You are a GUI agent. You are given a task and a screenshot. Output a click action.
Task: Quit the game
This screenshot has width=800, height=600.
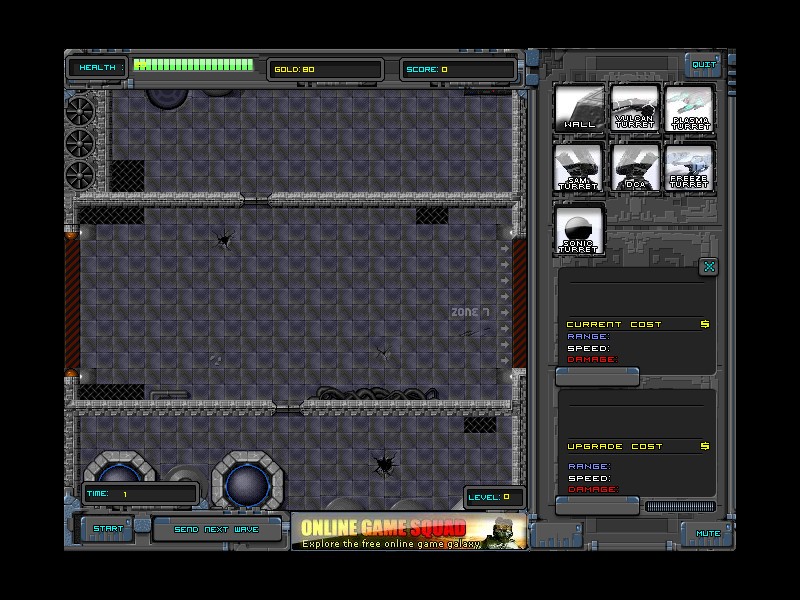705,65
